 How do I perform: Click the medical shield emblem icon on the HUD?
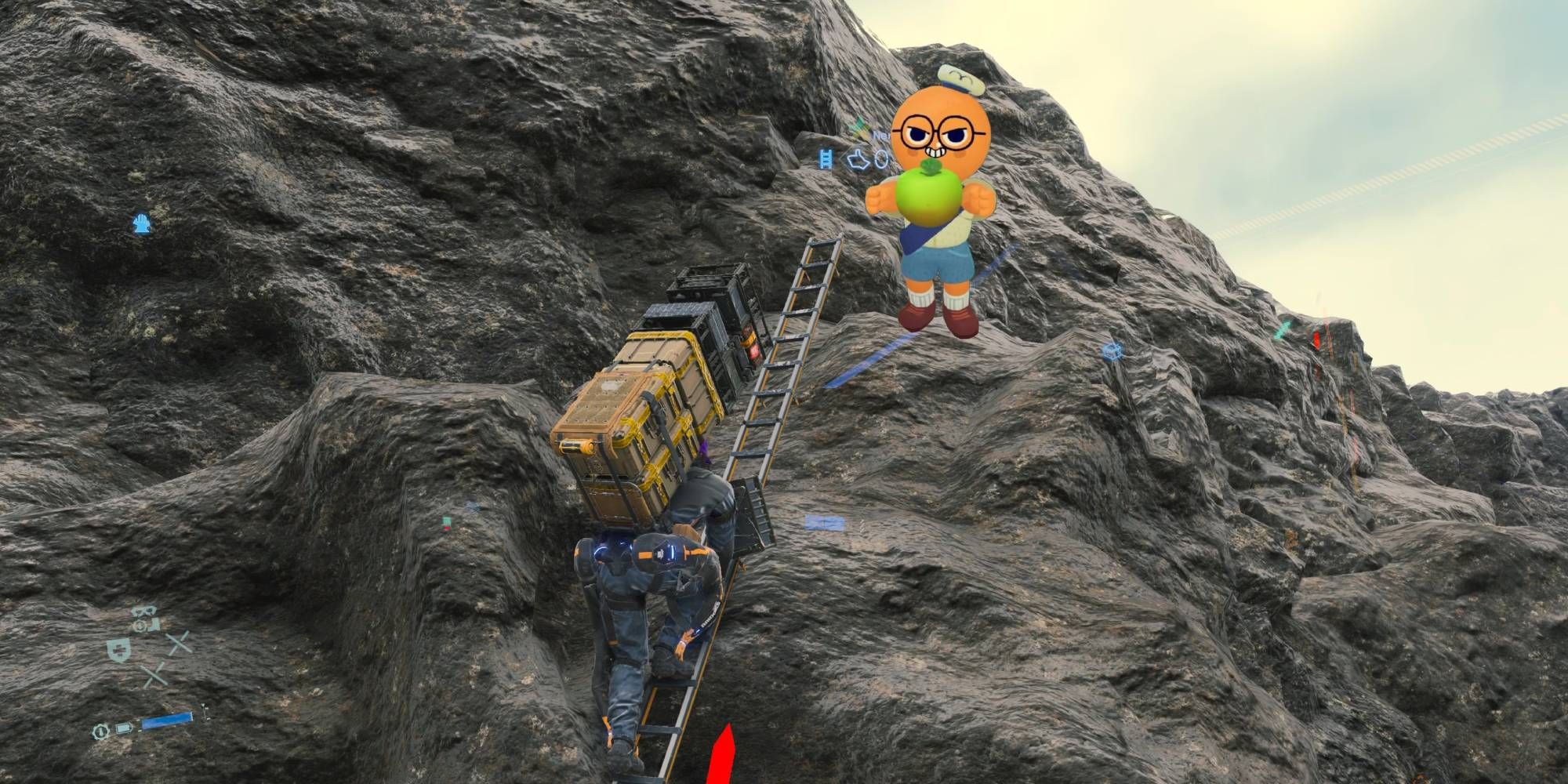[119, 650]
